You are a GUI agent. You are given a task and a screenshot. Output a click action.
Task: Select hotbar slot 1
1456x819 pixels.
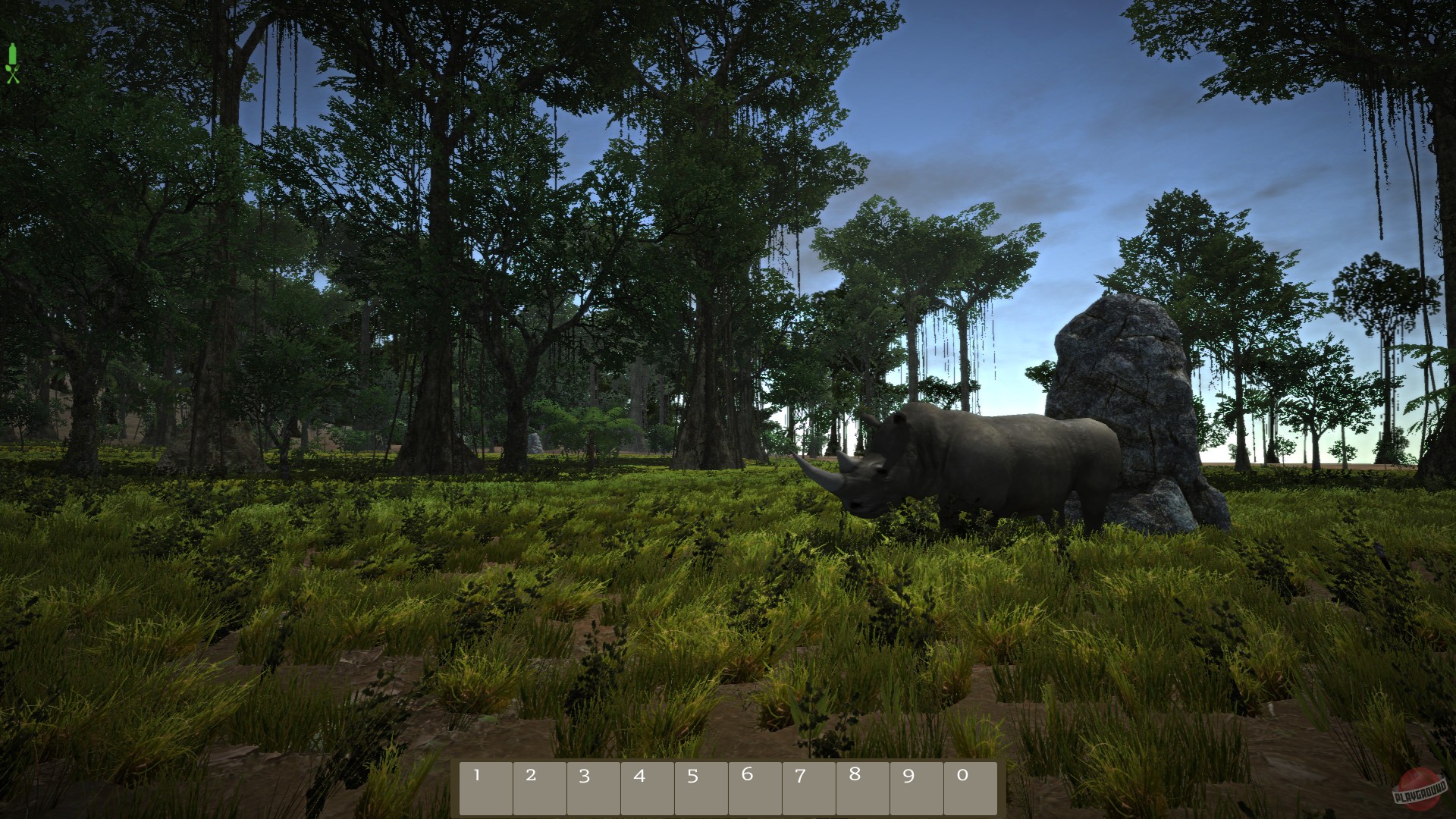coord(485,787)
